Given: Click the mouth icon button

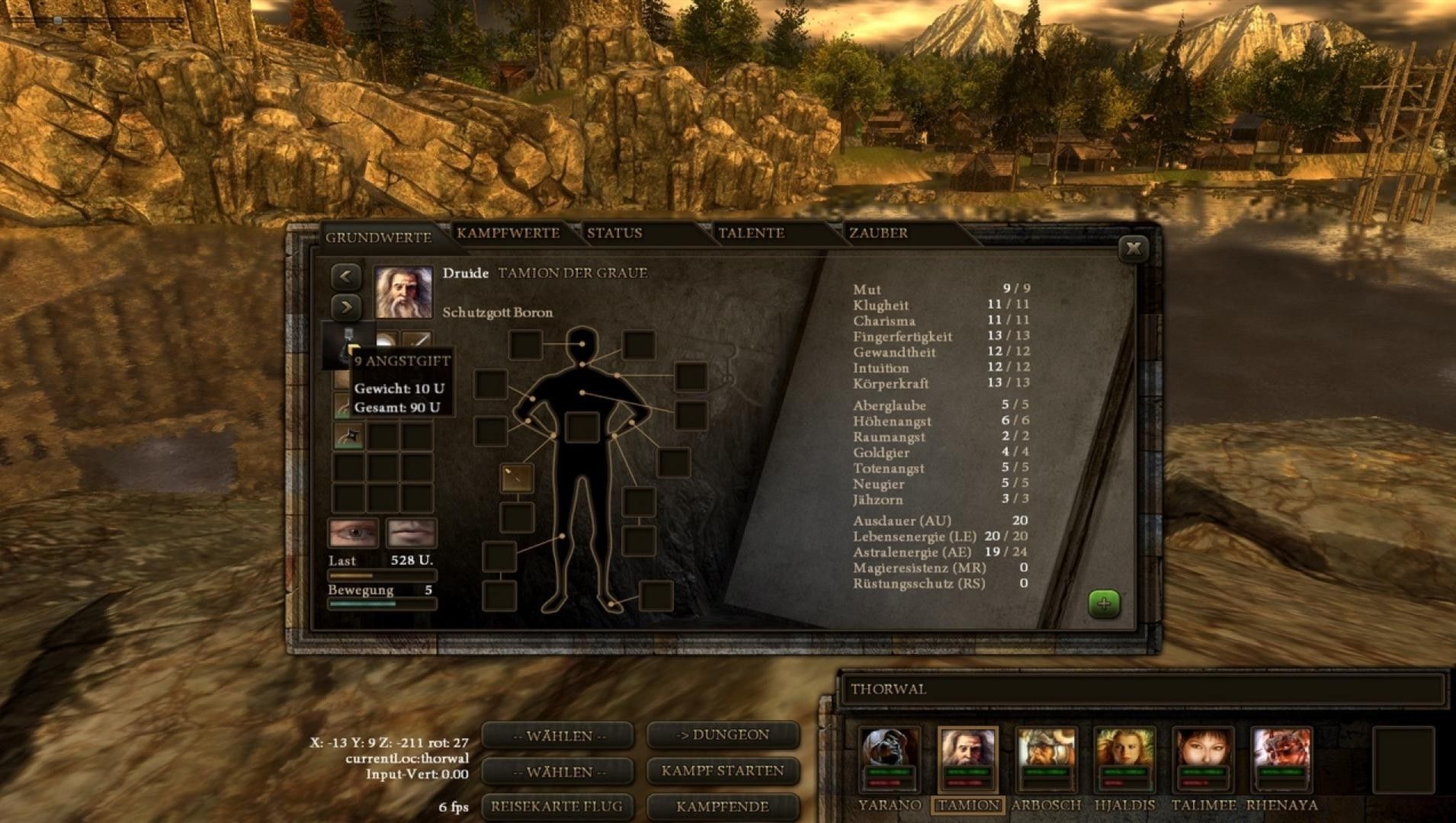Looking at the screenshot, I should click(411, 533).
